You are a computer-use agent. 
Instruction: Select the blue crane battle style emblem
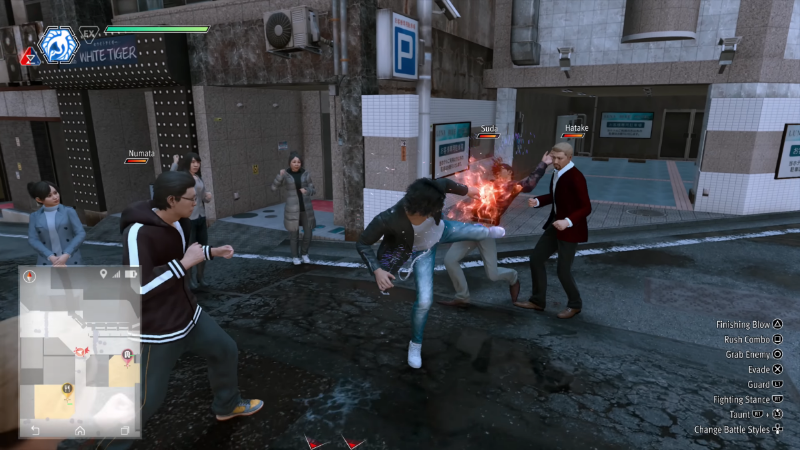coord(58,42)
